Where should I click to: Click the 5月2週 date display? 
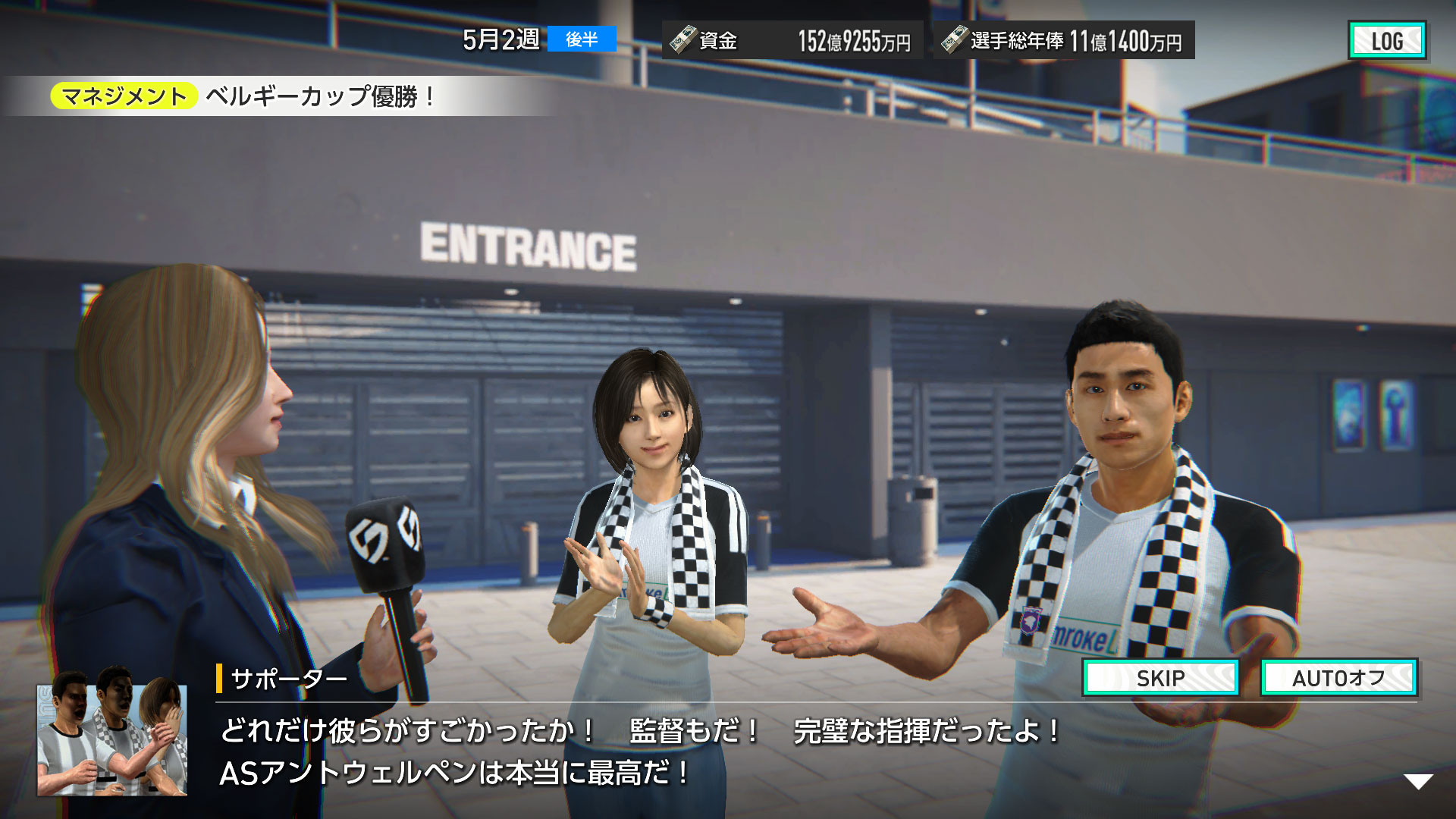pos(500,39)
